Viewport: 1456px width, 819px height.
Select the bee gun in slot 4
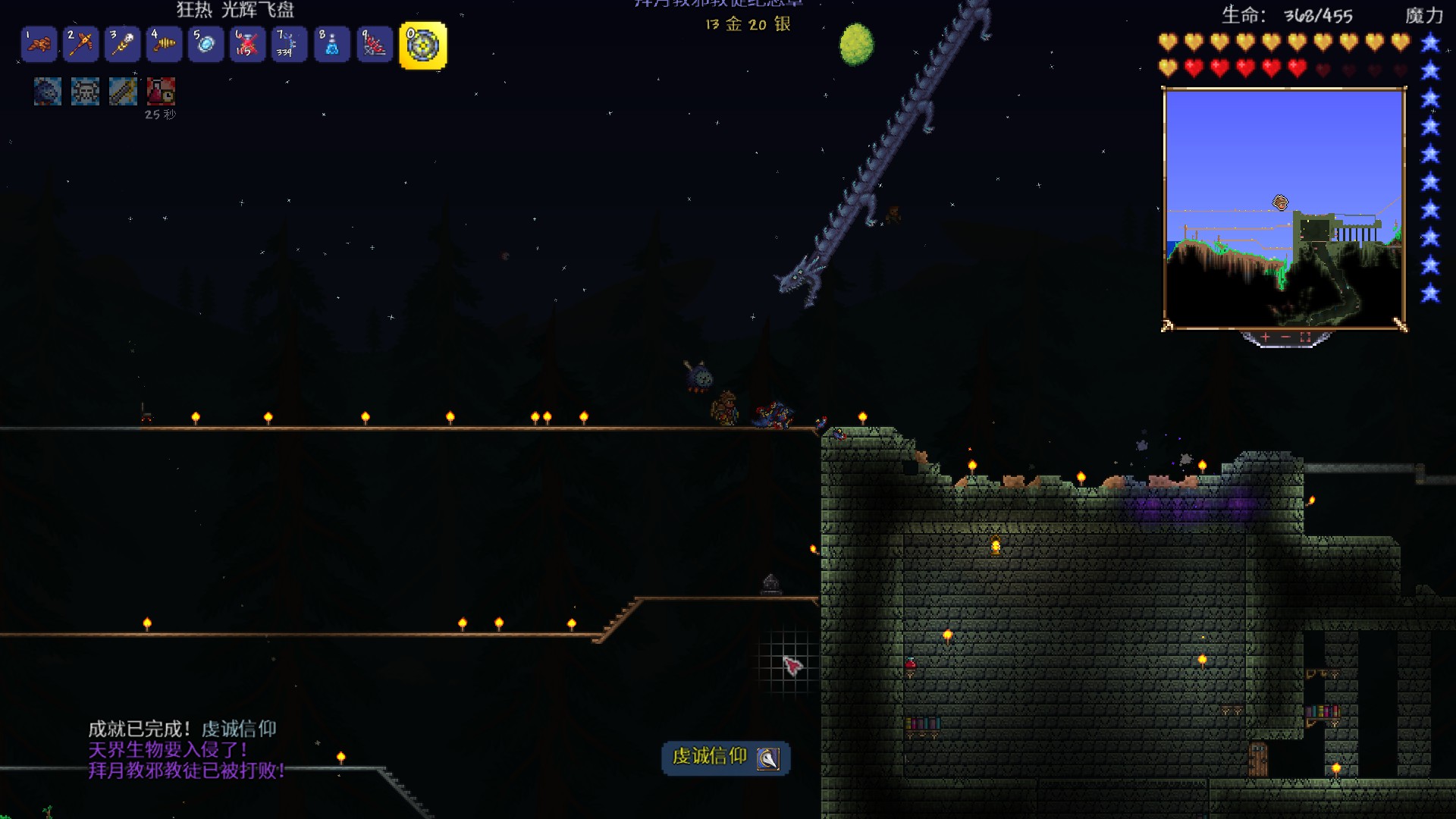click(x=164, y=44)
